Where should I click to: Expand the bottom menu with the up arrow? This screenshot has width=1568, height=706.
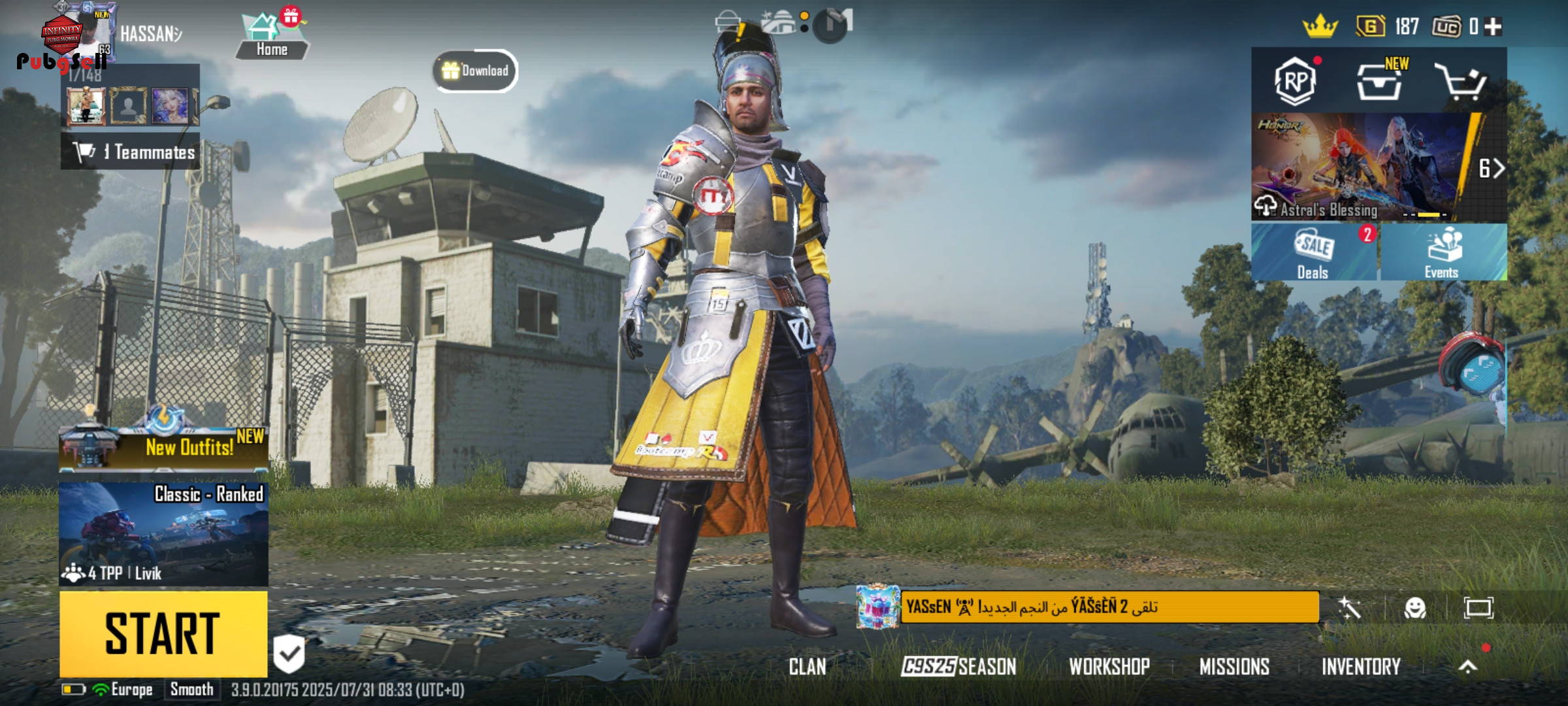(x=1467, y=667)
